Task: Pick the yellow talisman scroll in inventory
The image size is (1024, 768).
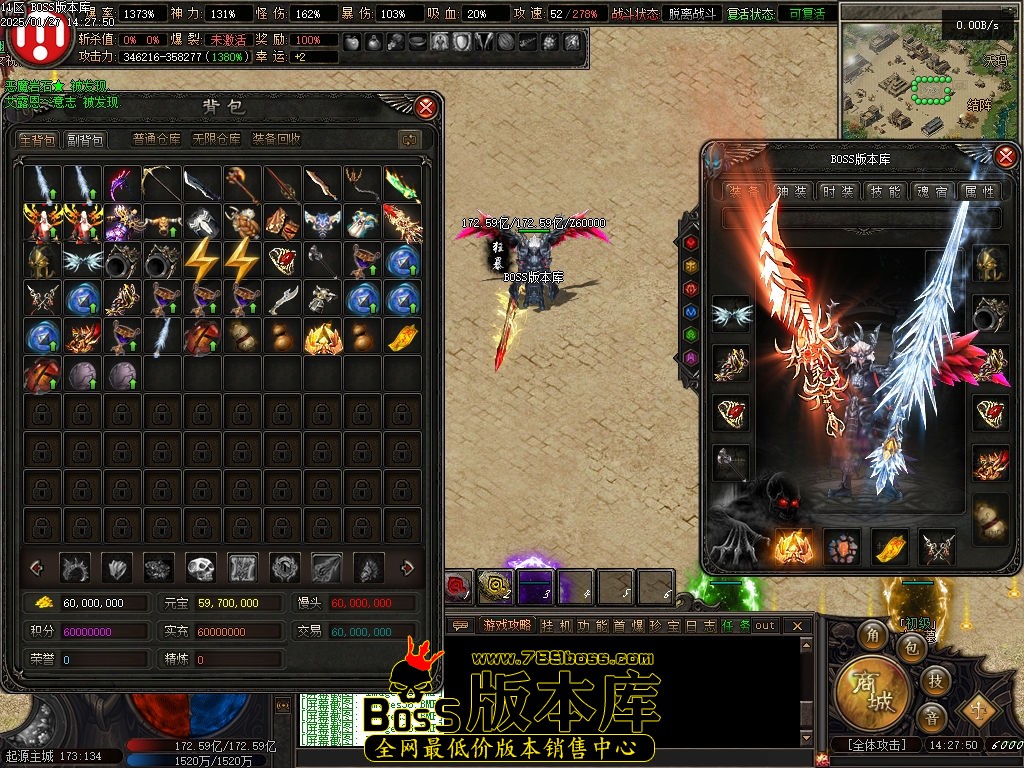Action: coord(402,338)
